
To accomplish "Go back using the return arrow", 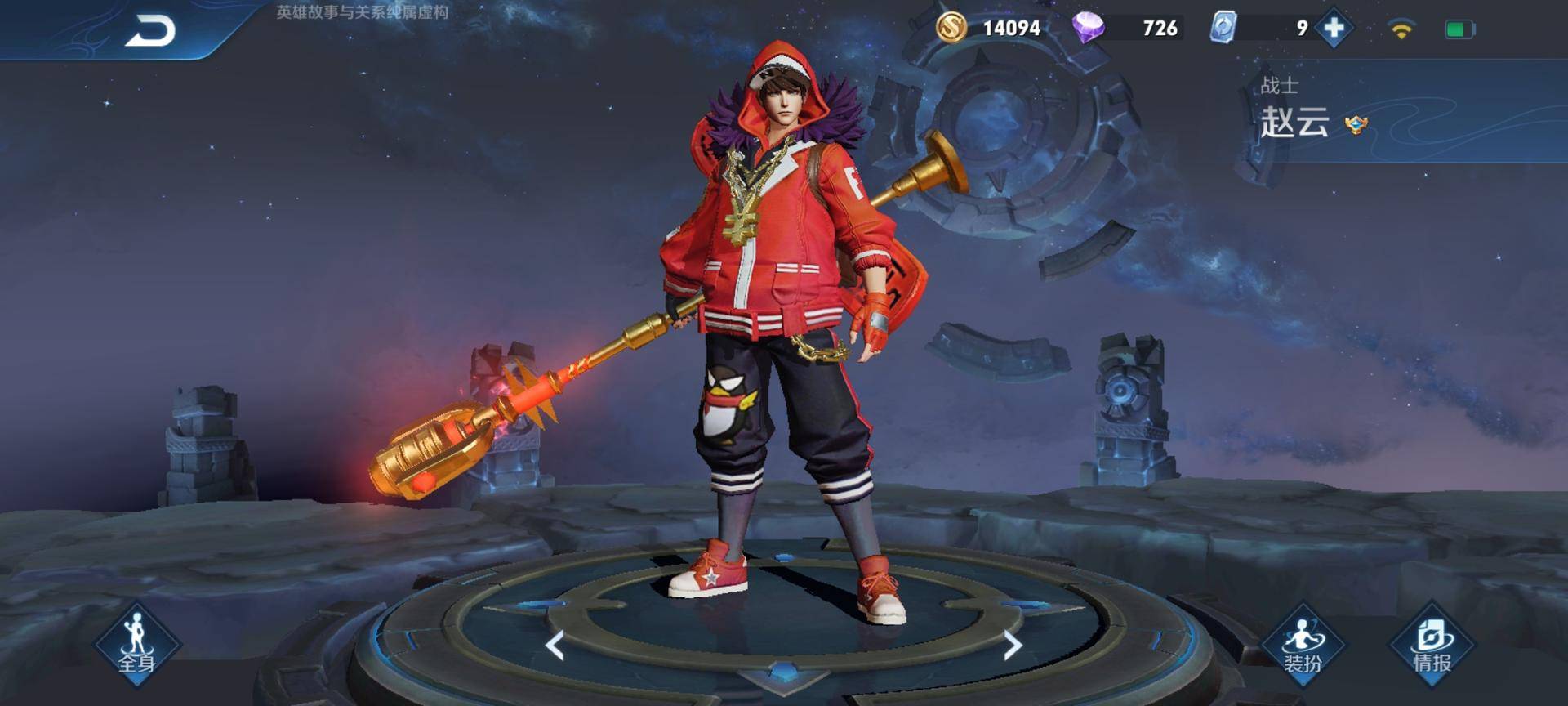I will click(150, 32).
